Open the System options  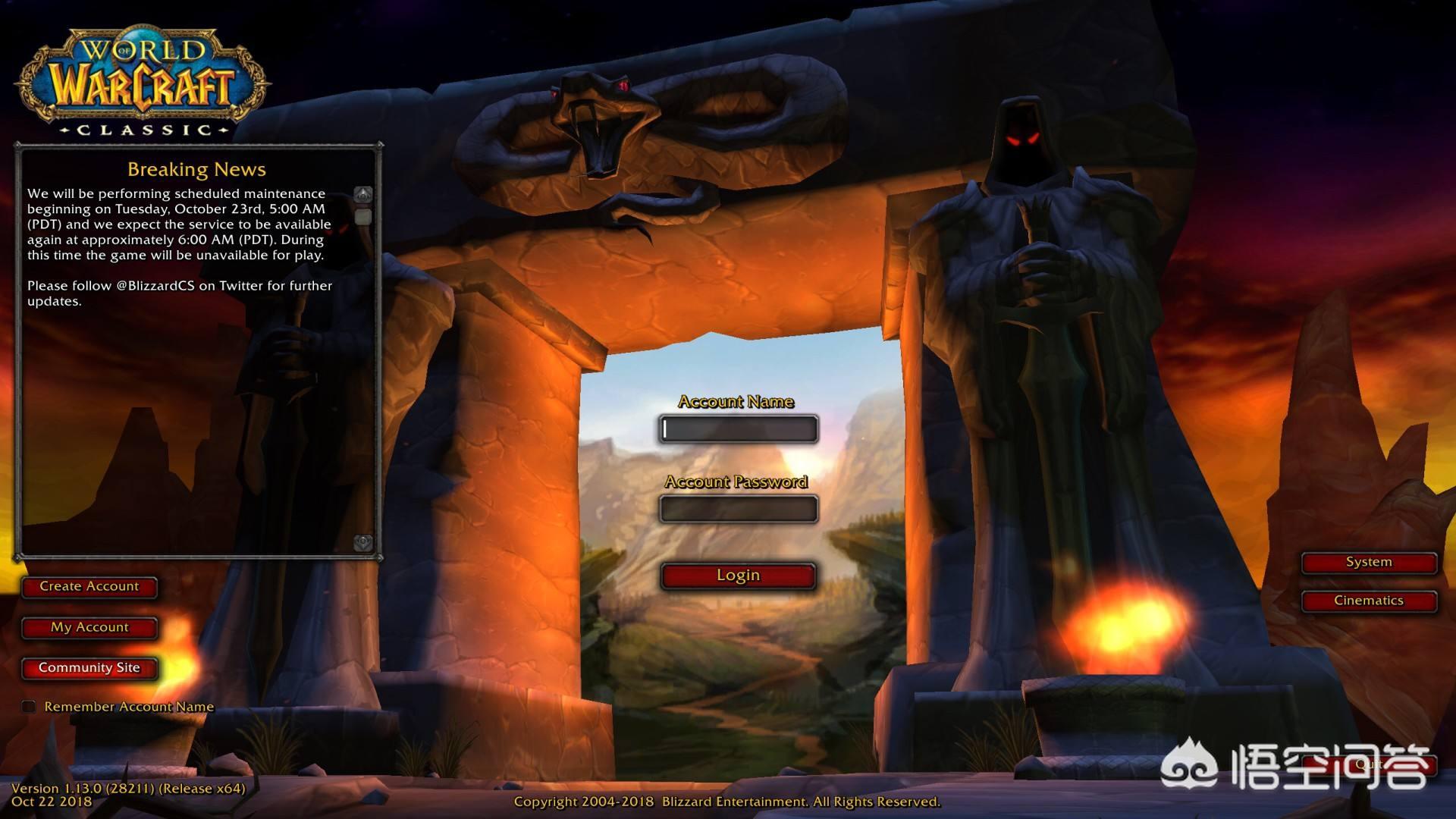tap(1369, 563)
